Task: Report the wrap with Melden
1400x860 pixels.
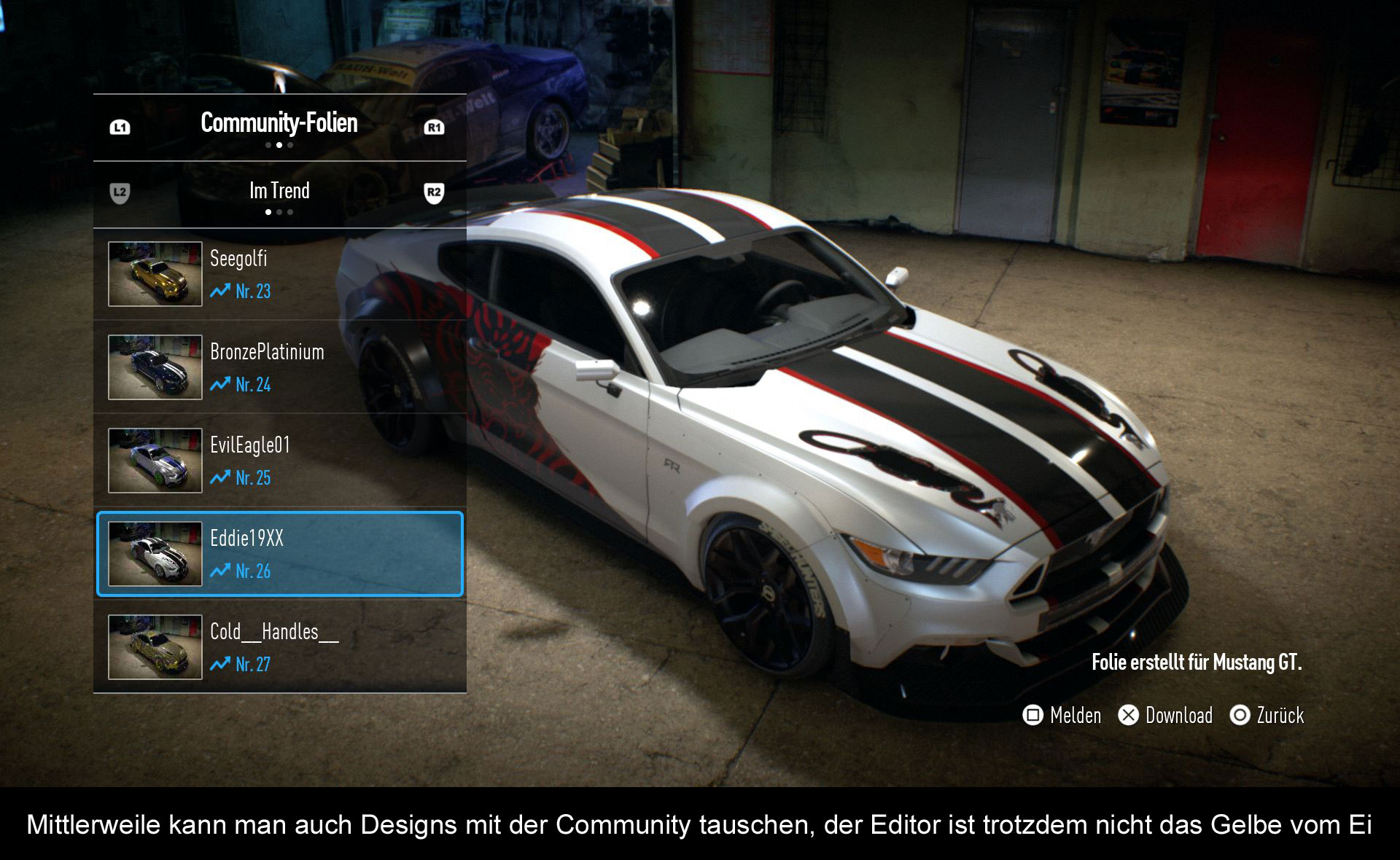Action: click(x=1062, y=716)
